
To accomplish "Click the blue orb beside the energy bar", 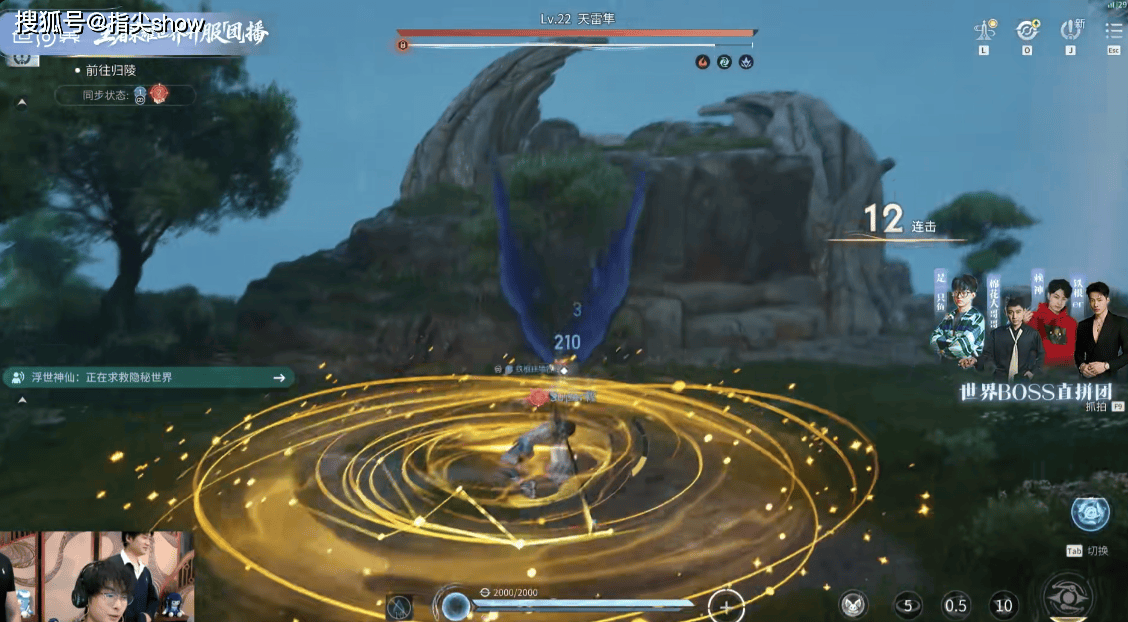I will tap(457, 606).
